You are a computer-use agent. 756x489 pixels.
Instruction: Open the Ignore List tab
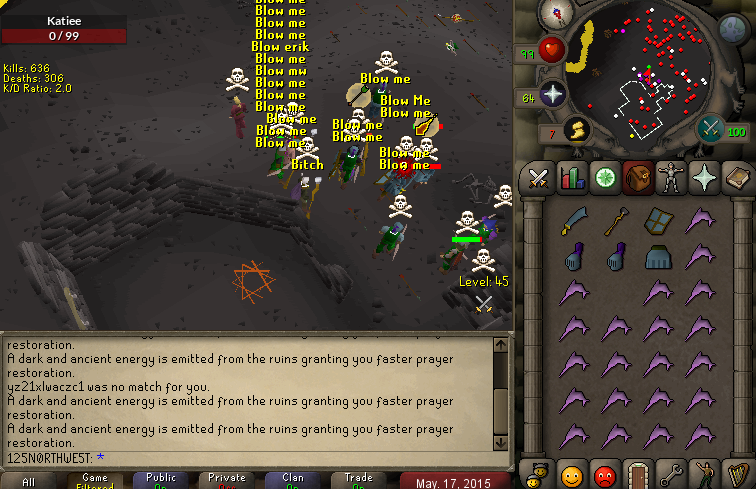[604, 472]
